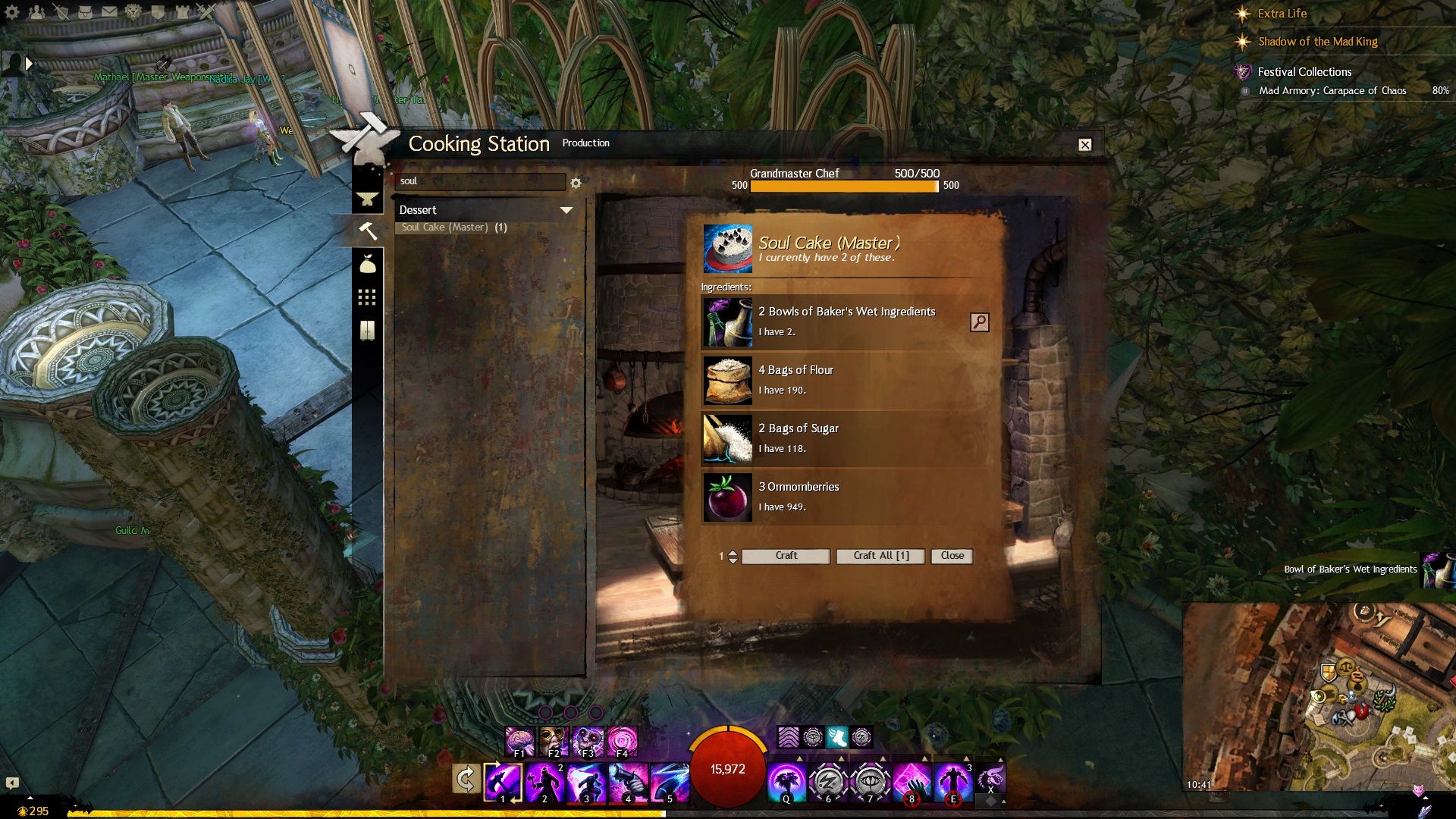This screenshot has width=1456, height=819.
Task: Open recipe filter gear options
Action: click(x=576, y=183)
